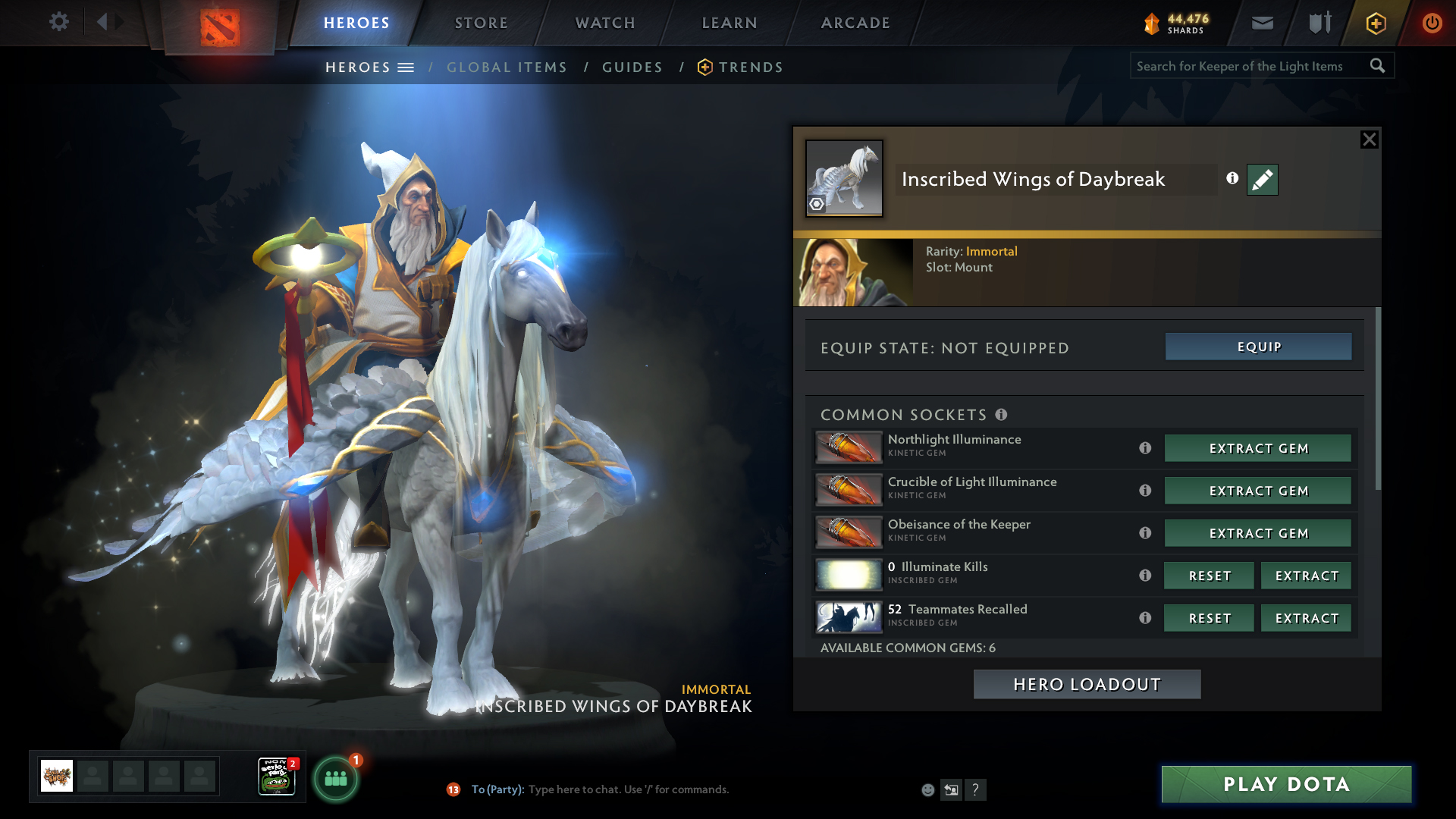This screenshot has width=1456, height=819.
Task: Open the Guides section
Action: pyautogui.click(x=632, y=67)
